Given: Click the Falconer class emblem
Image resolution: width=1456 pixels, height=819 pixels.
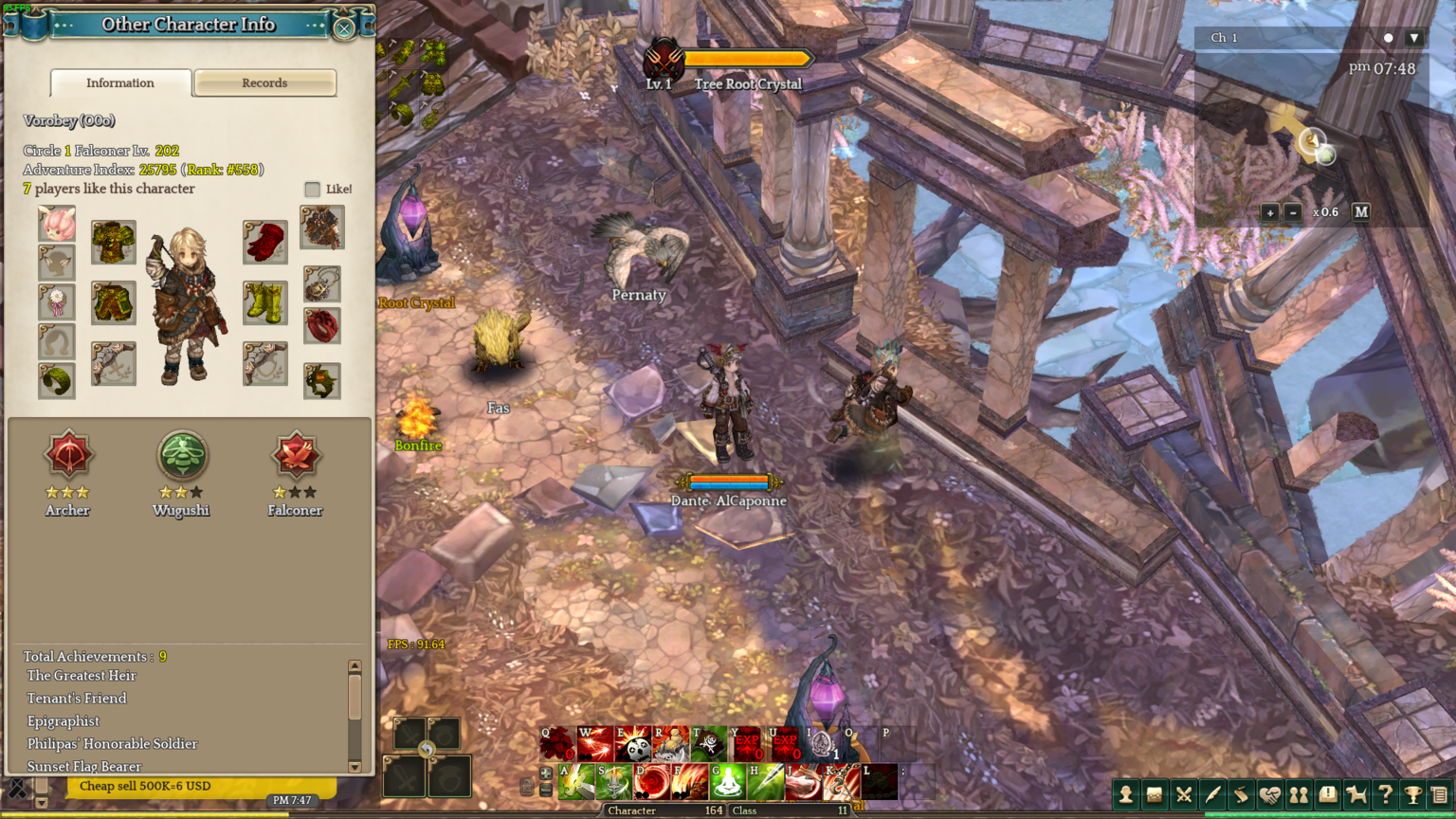Looking at the screenshot, I should (295, 456).
